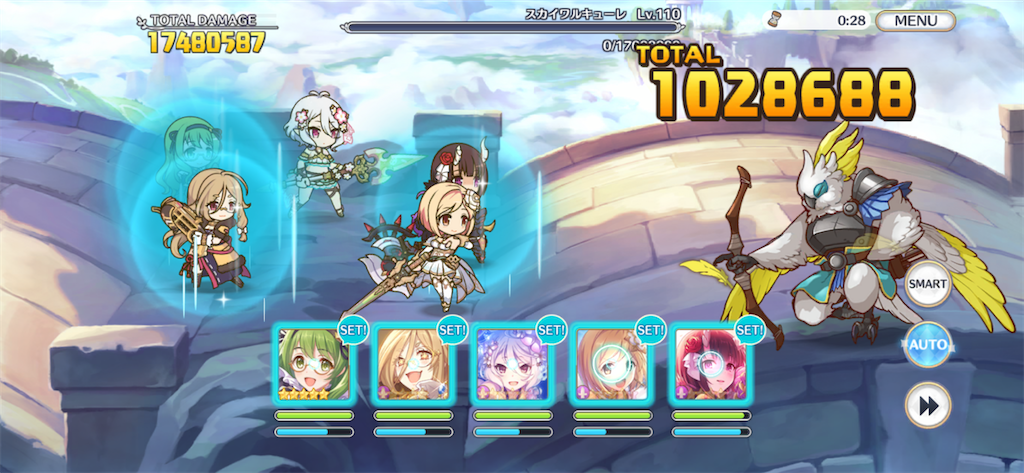The height and width of the screenshot is (473, 1024).
Task: Select the red-haired character portrait
Action: tap(709, 363)
